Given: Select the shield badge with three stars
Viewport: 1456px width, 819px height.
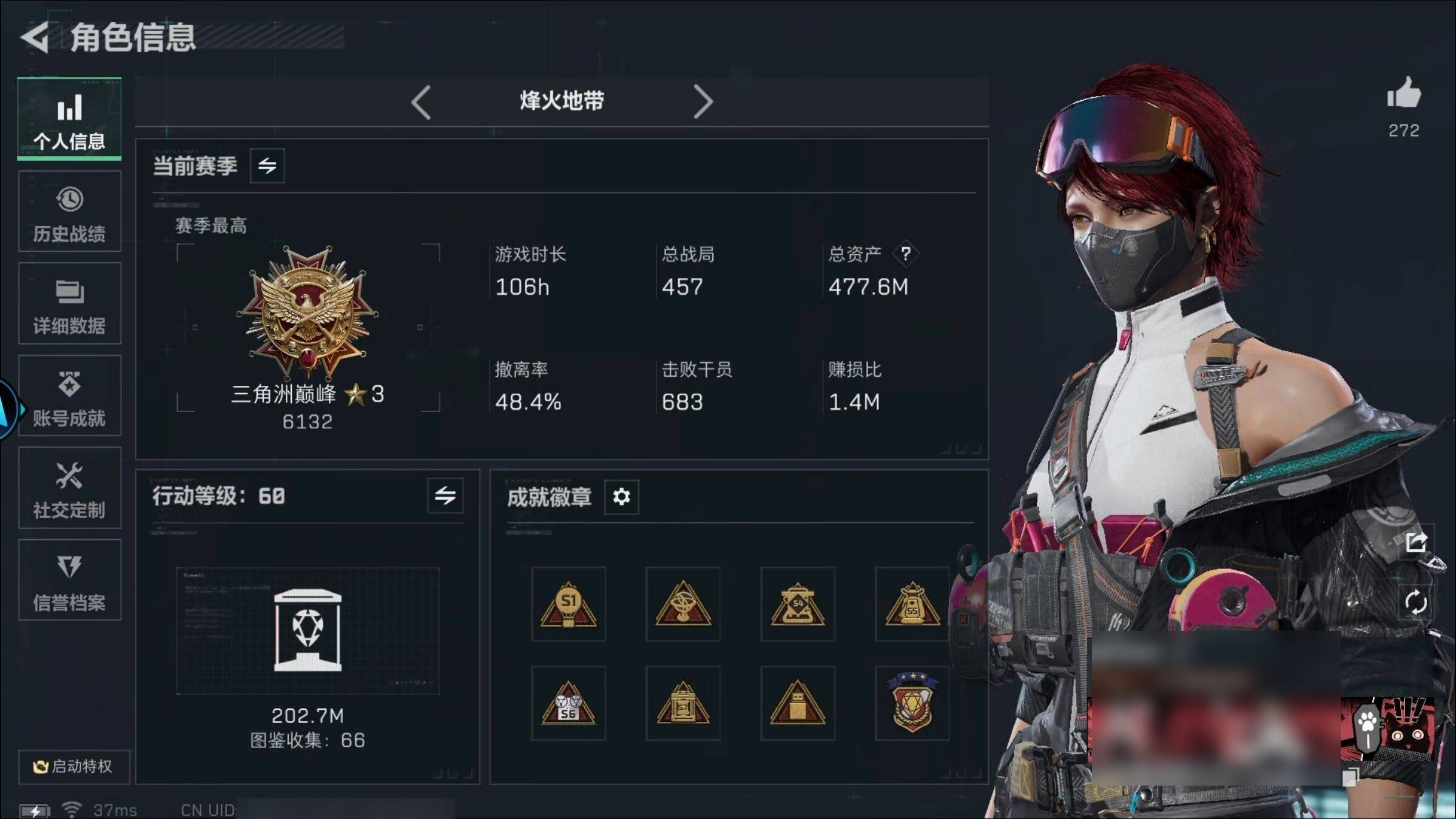Looking at the screenshot, I should 912,704.
